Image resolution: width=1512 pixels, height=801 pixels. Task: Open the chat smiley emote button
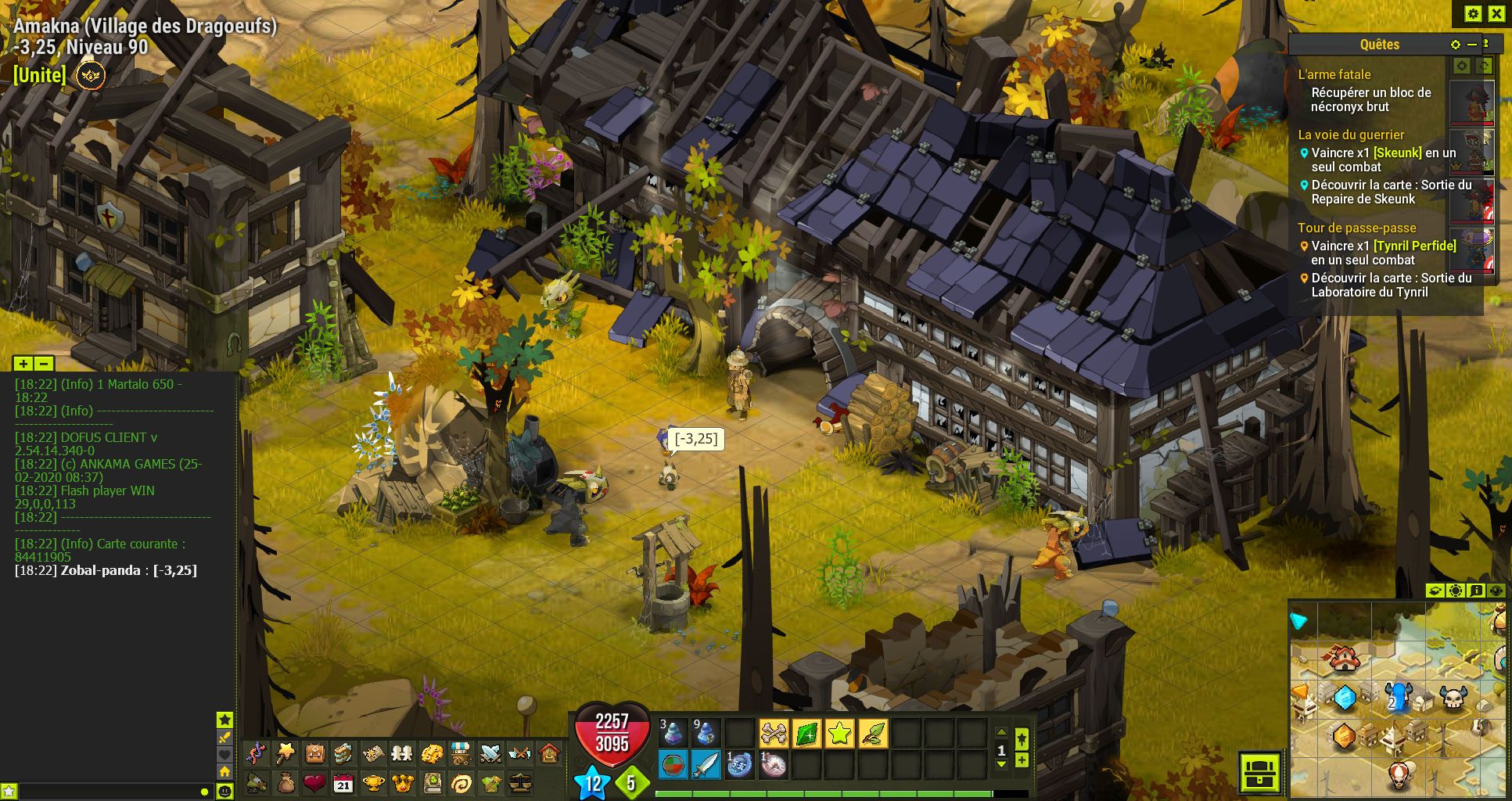pyautogui.click(x=224, y=792)
